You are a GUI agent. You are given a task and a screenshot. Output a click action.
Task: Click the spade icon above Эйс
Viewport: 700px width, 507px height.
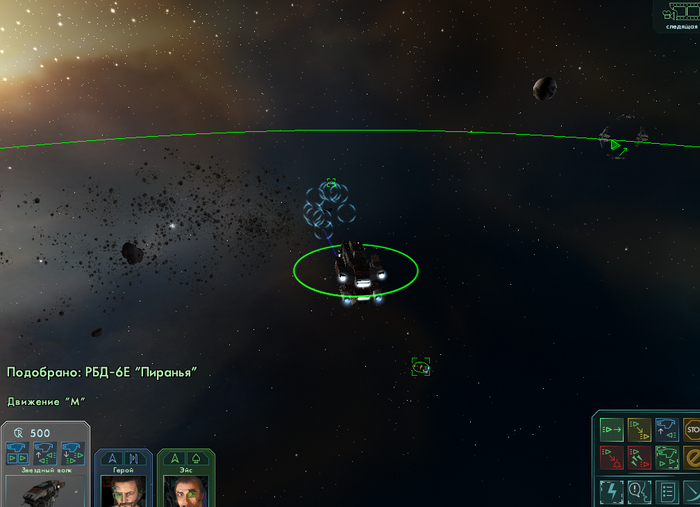(x=197, y=458)
